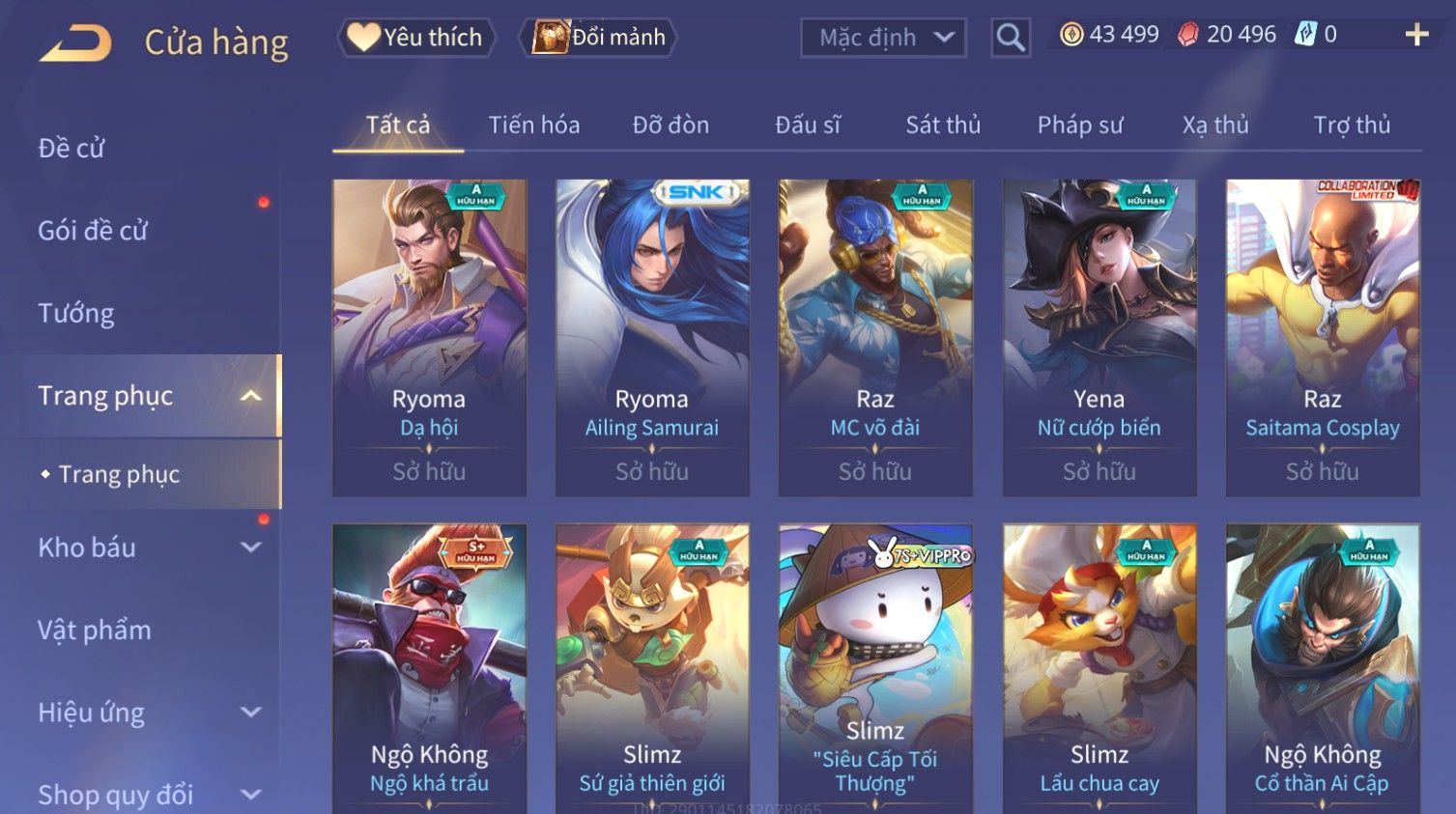Select the Ryoma Dạ hội skin card
Screen dimensions: 1456x814
429,337
